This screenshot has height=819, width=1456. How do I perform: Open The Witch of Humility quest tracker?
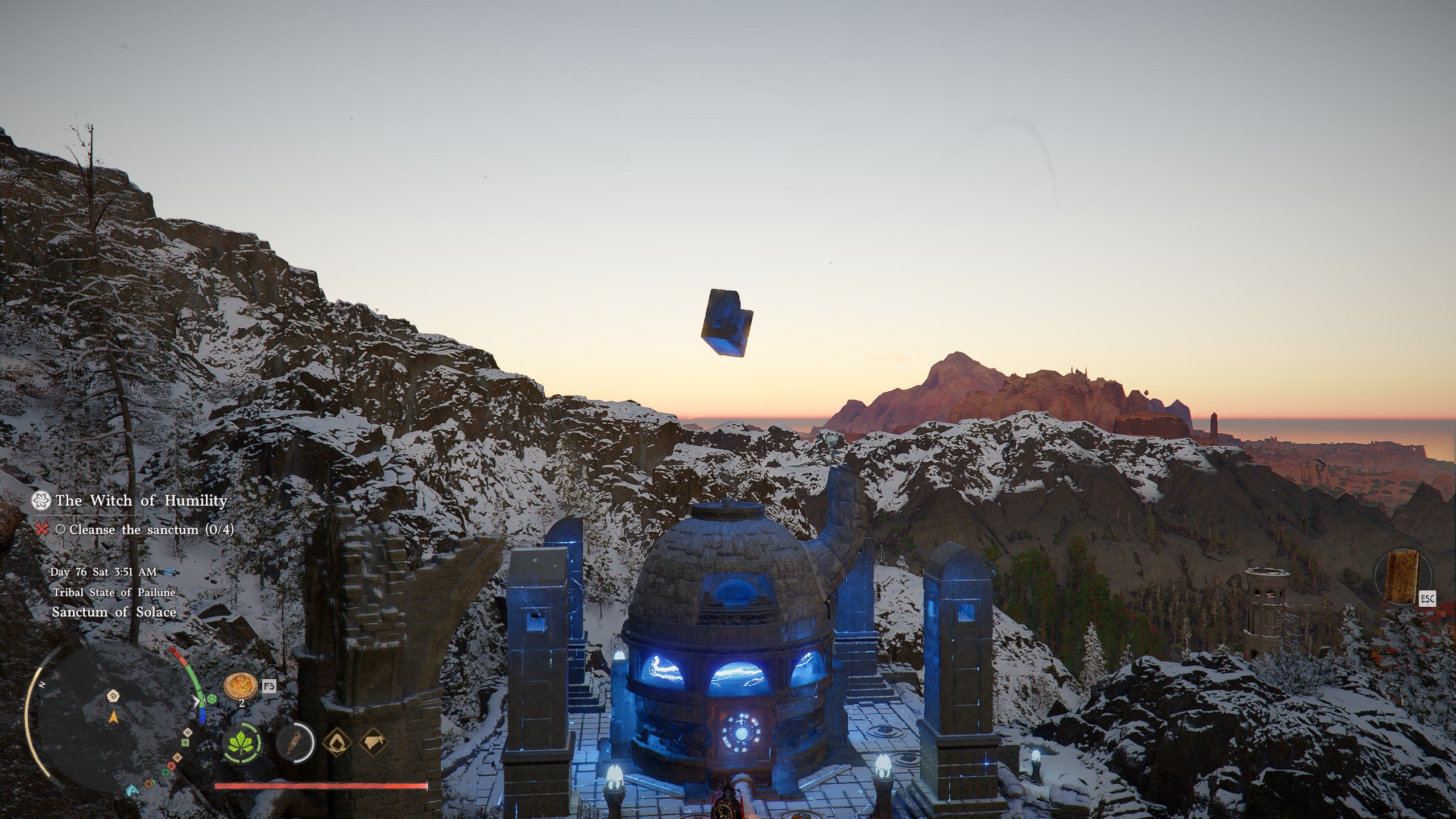point(141,500)
